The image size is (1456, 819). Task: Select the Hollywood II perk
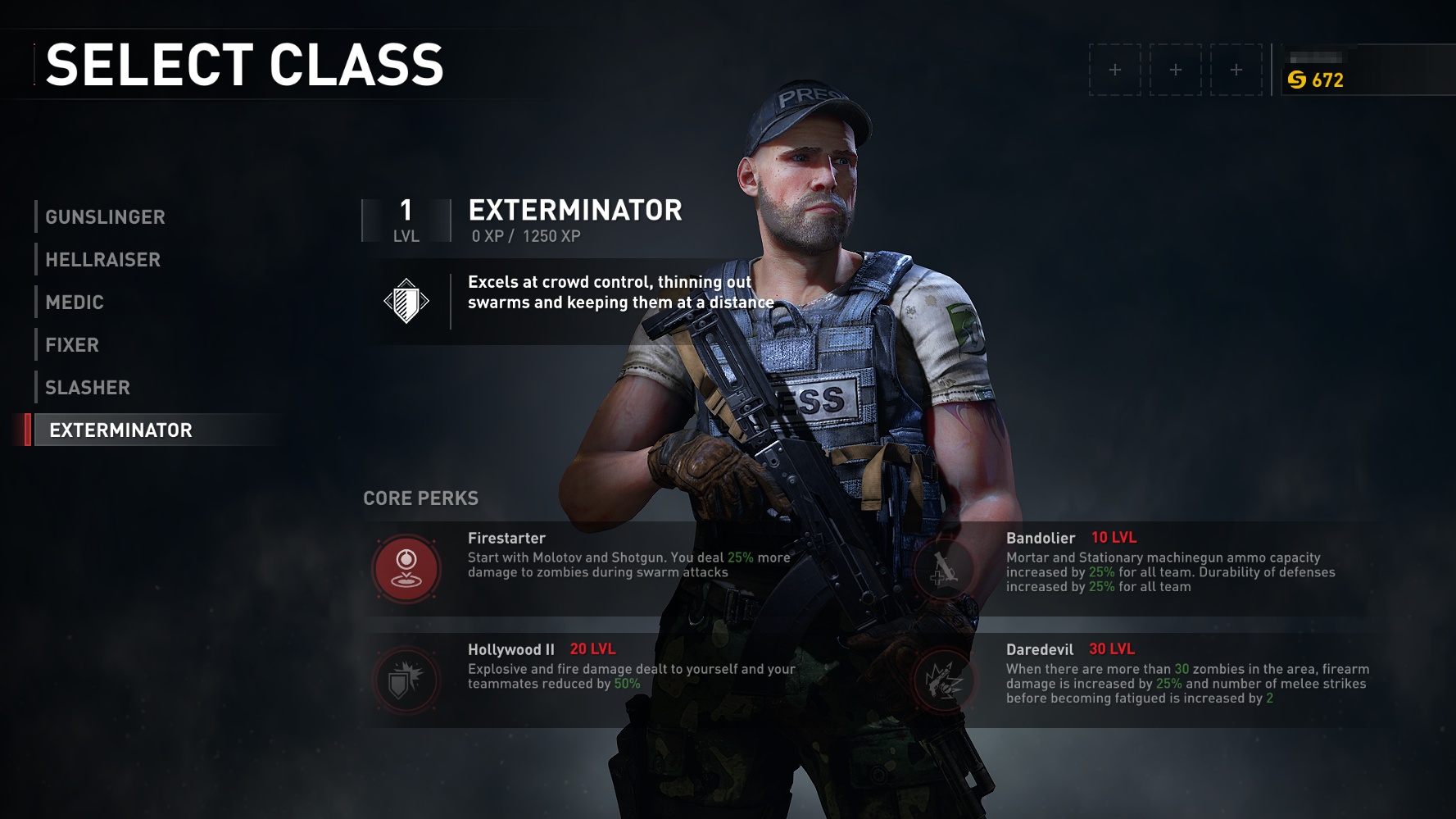[x=406, y=679]
